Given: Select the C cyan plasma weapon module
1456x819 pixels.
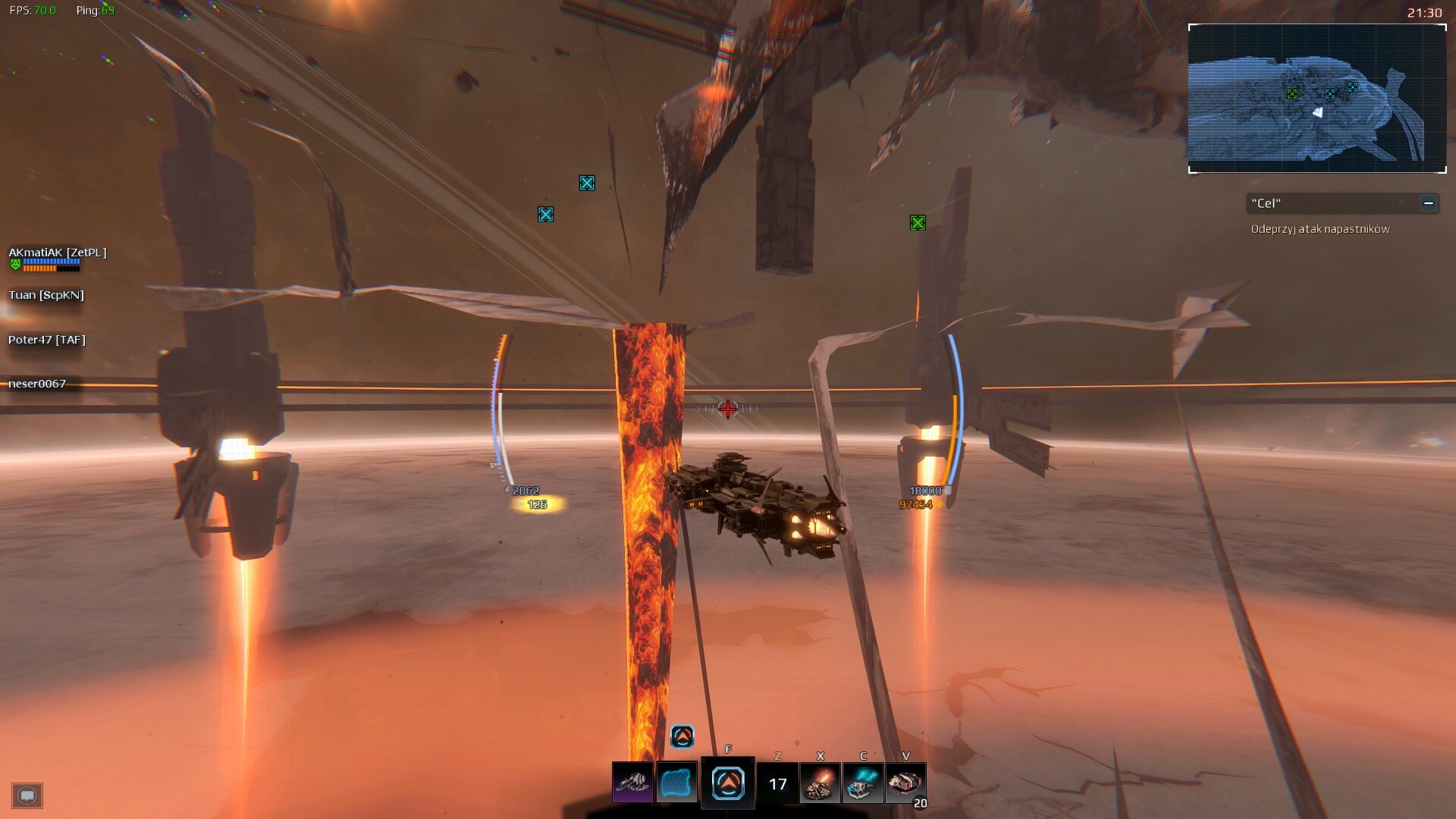Looking at the screenshot, I should point(863,783).
